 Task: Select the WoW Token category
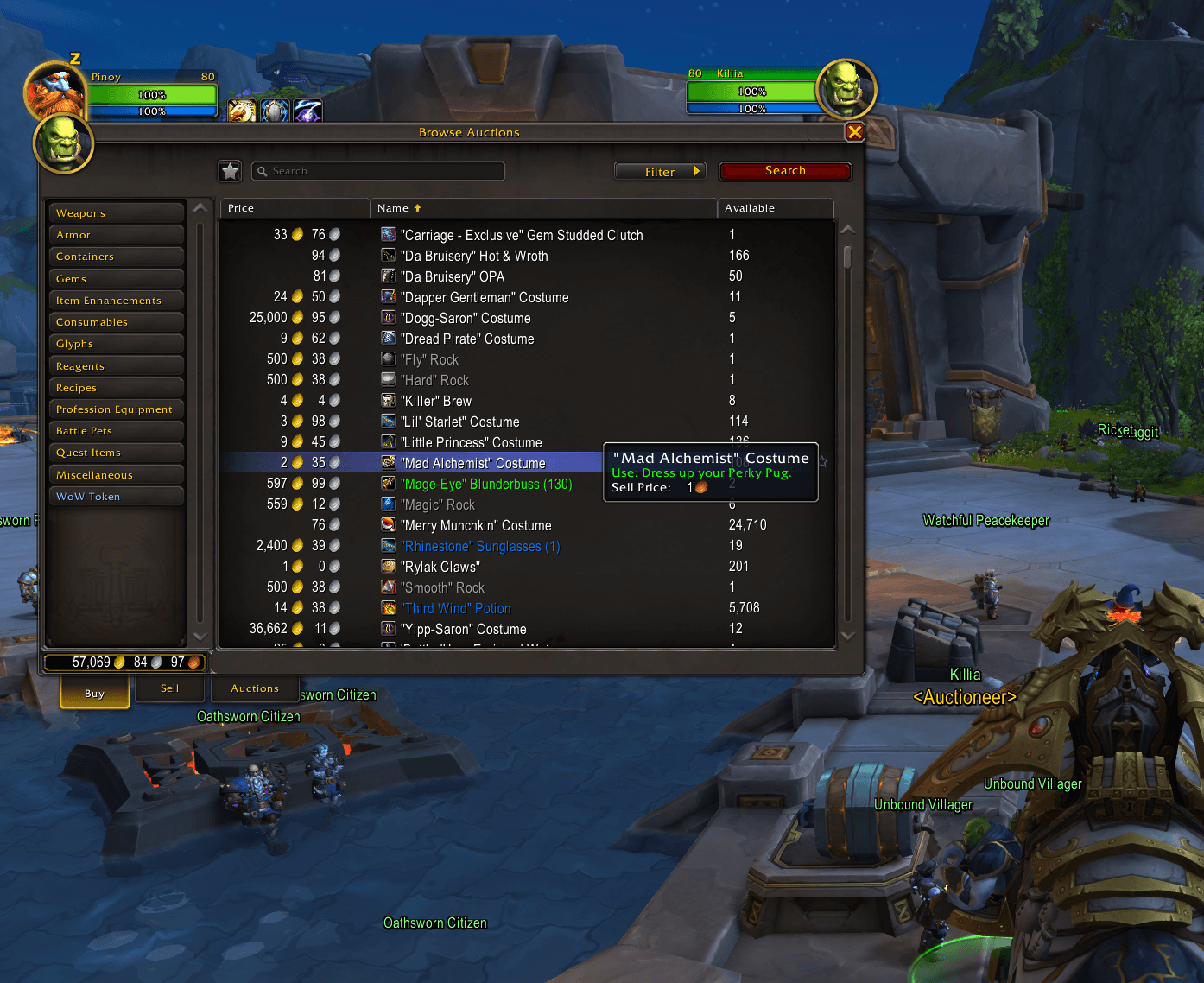(116, 496)
